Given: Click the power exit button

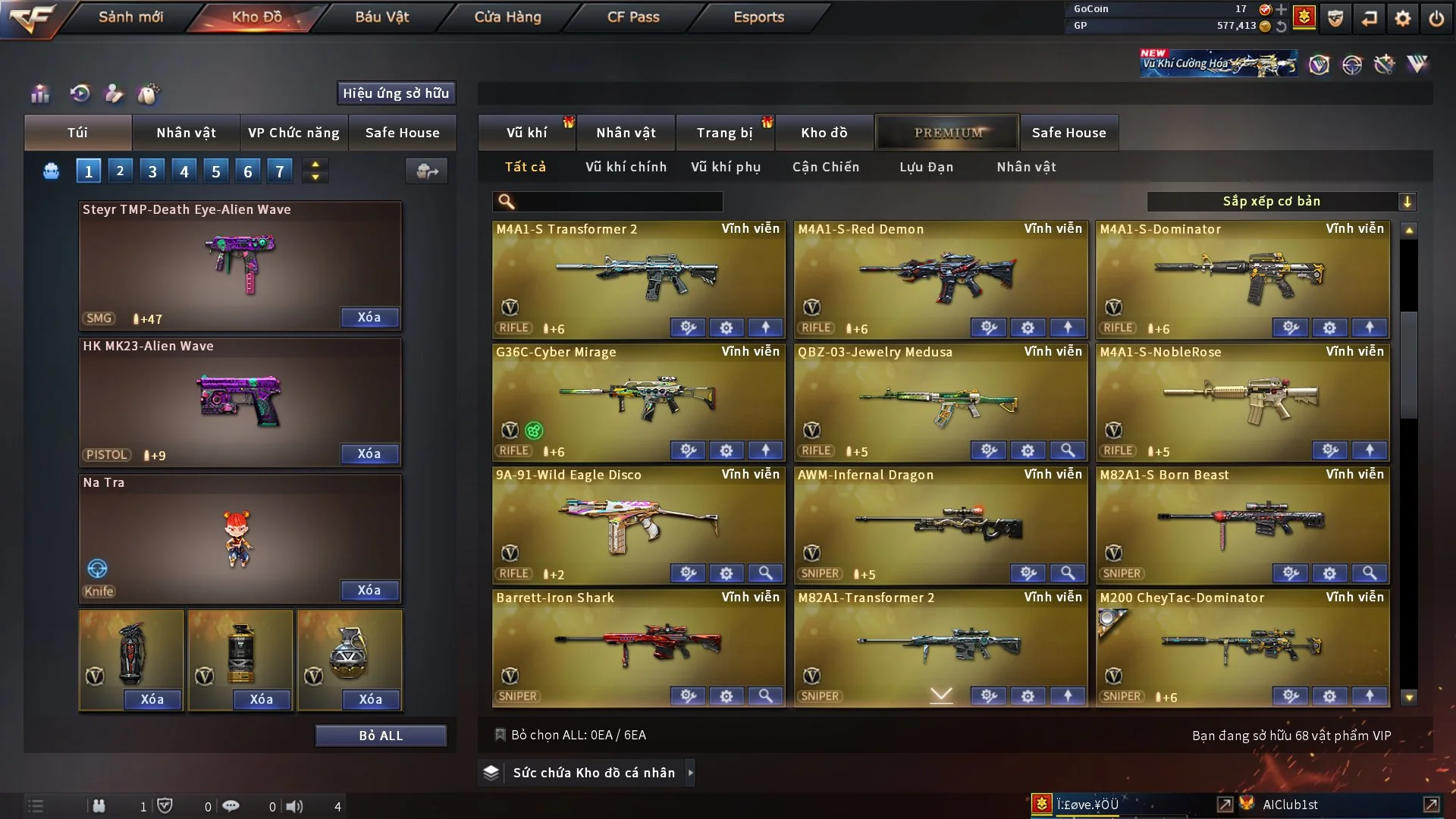Looking at the screenshot, I should click(1436, 18).
